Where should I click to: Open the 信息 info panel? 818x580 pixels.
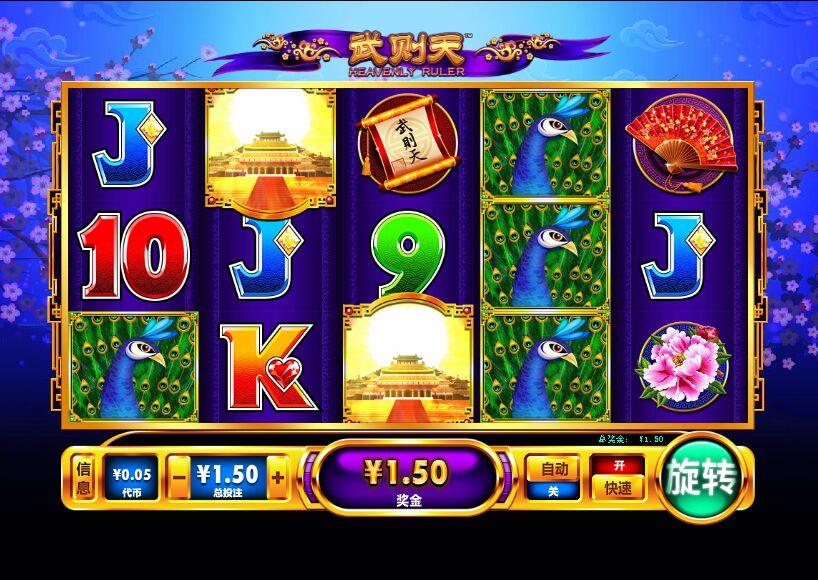click(84, 478)
